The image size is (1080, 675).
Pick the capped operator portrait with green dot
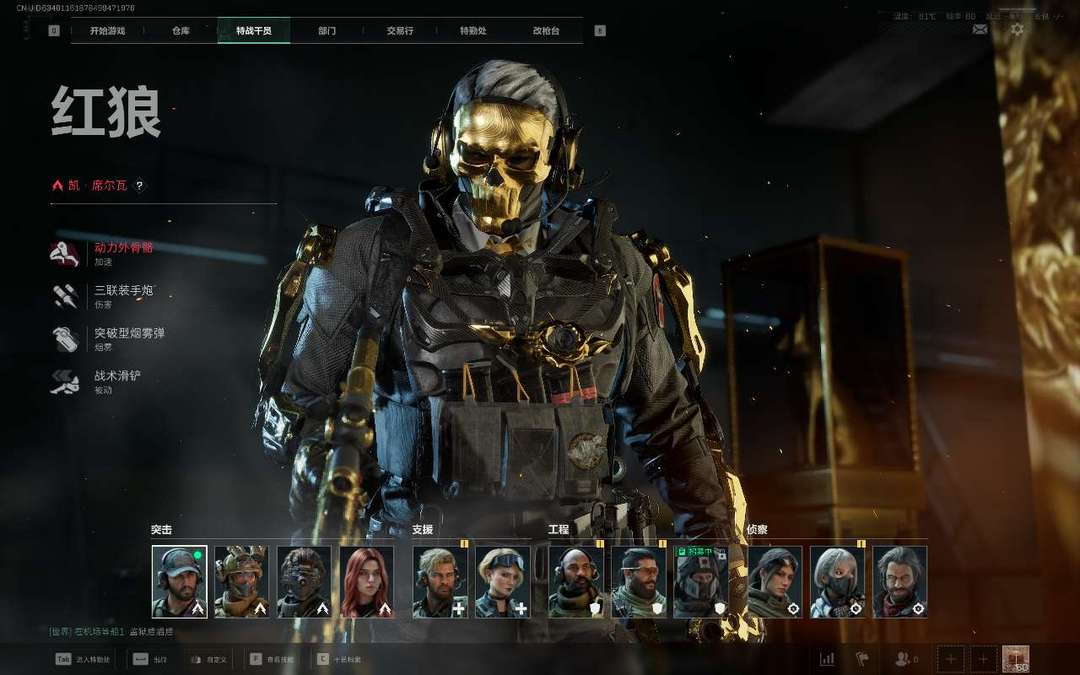(180, 582)
